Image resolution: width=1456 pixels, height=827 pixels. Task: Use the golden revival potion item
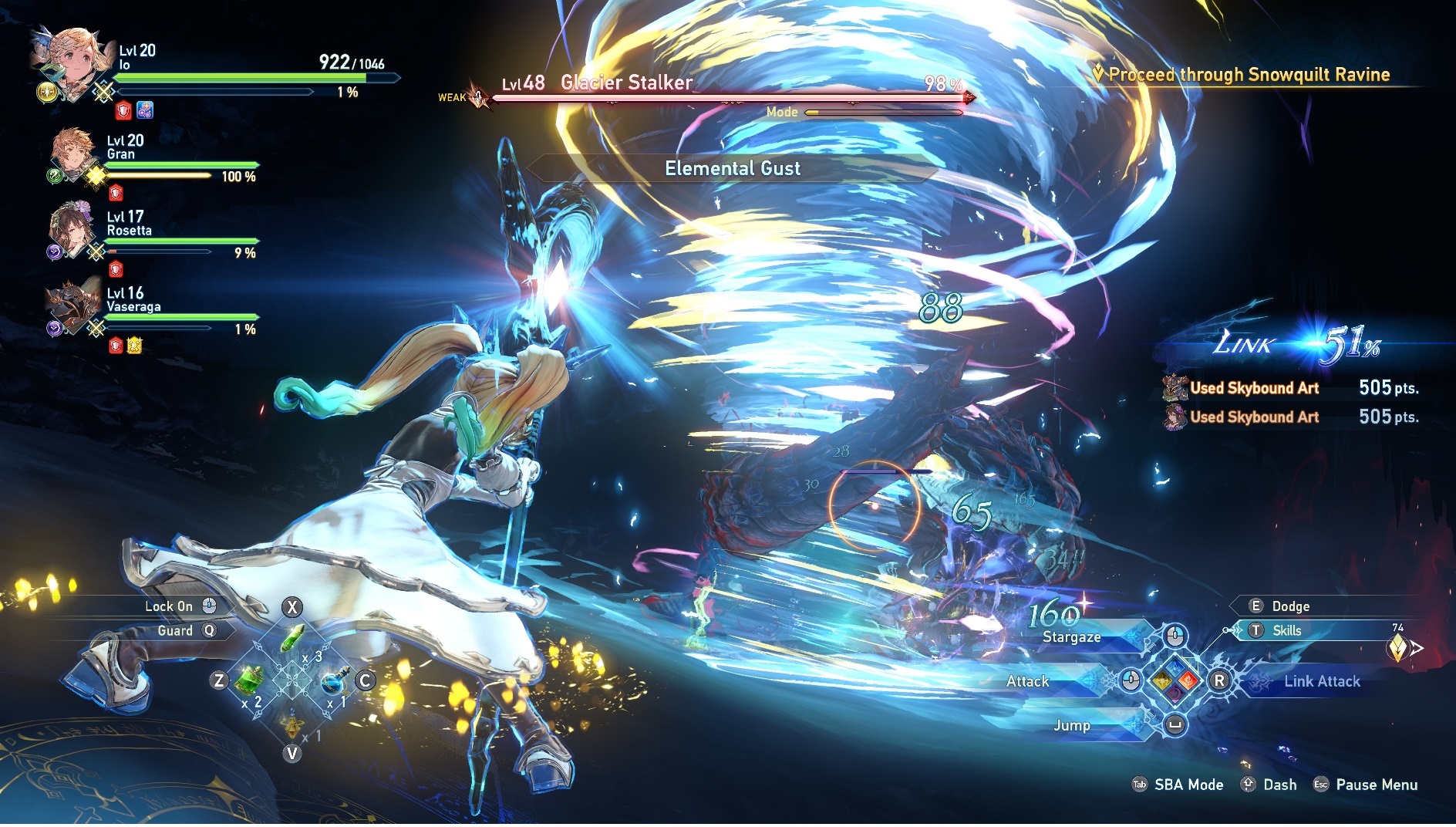(292, 725)
